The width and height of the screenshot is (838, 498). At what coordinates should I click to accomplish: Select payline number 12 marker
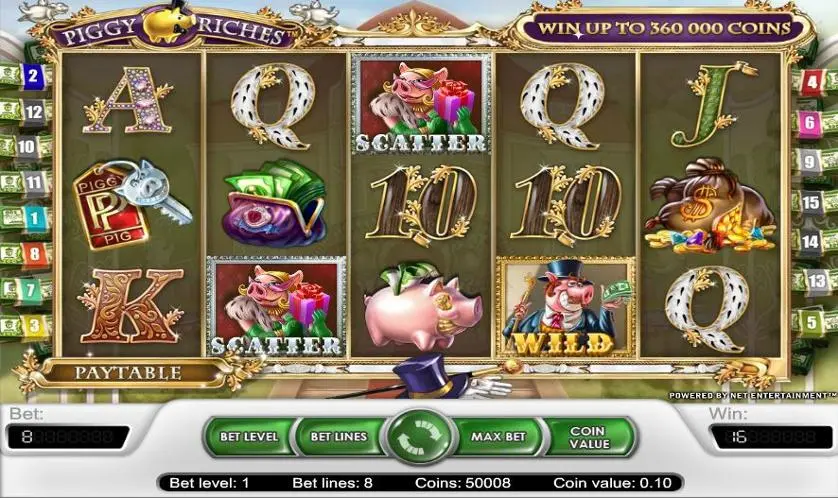[34, 111]
